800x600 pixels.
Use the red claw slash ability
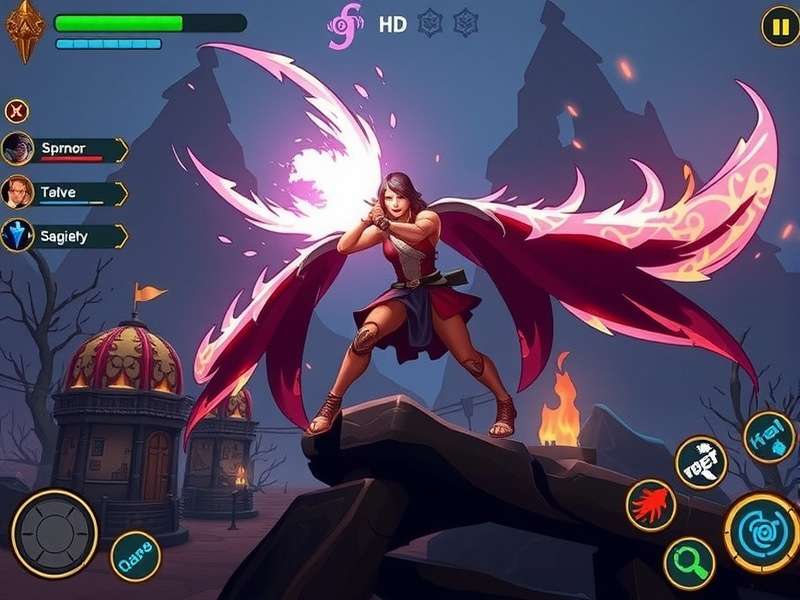pyautogui.click(x=651, y=505)
